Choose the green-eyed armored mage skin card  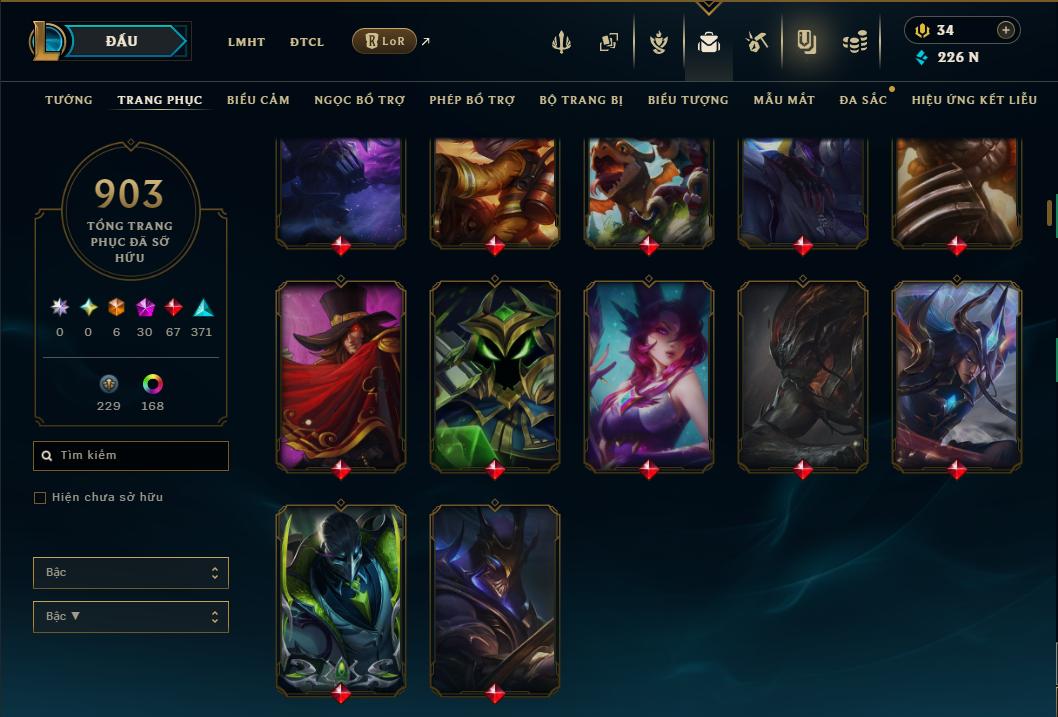point(495,375)
